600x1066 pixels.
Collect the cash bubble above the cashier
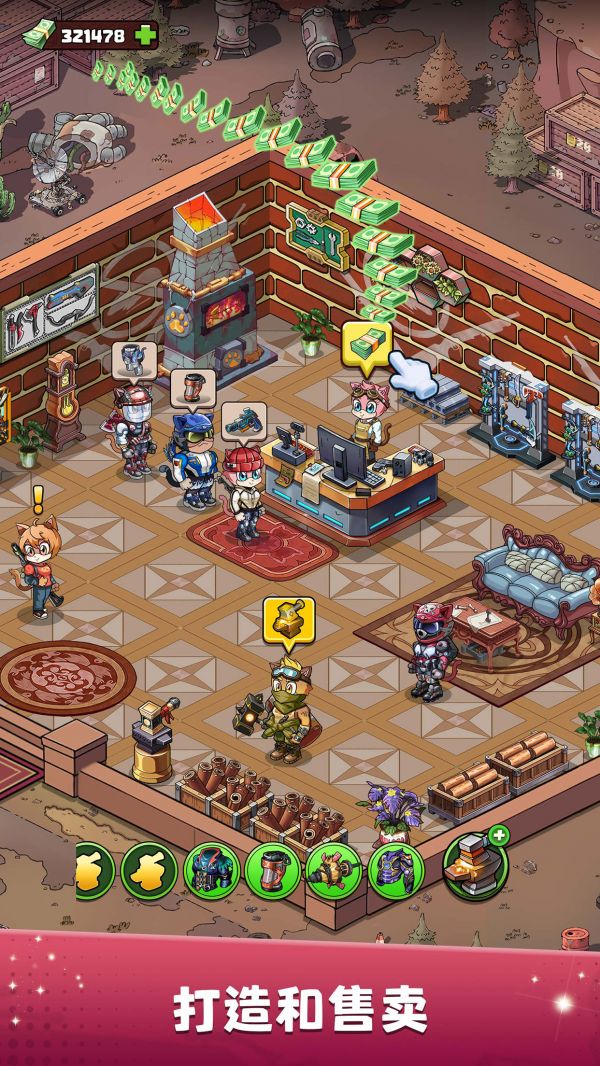(x=367, y=343)
